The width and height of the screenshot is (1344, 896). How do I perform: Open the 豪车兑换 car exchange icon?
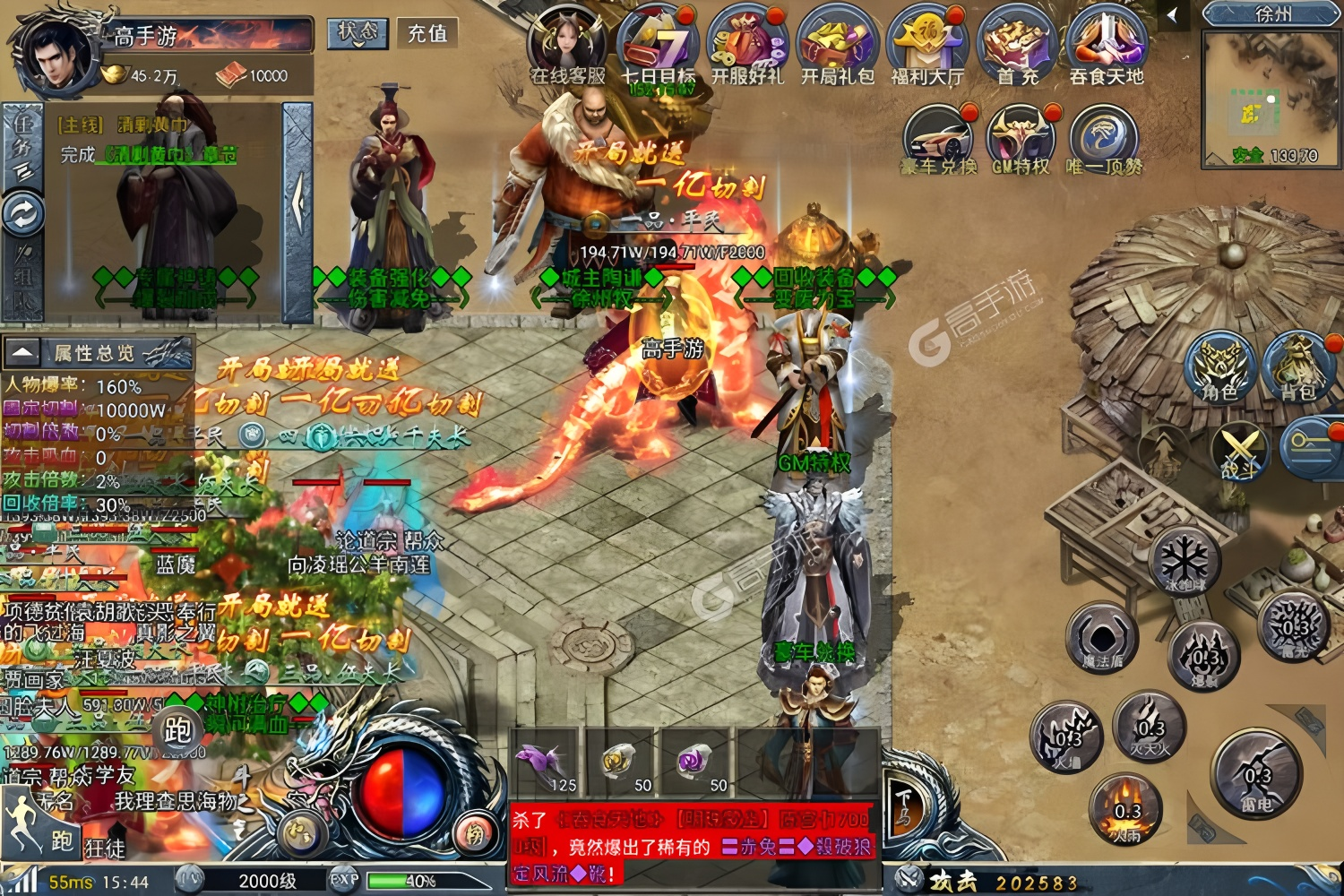(938, 137)
